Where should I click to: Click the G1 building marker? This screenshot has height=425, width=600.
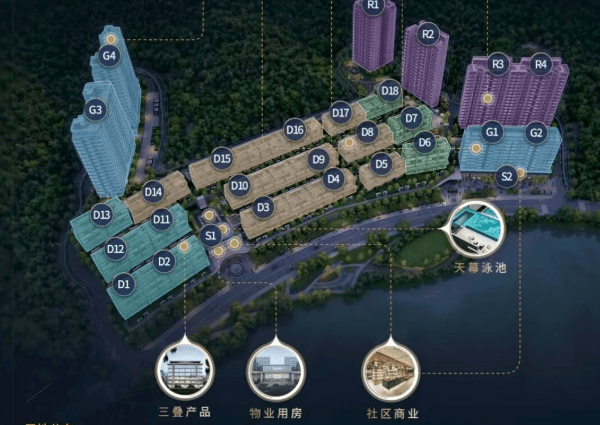click(491, 132)
